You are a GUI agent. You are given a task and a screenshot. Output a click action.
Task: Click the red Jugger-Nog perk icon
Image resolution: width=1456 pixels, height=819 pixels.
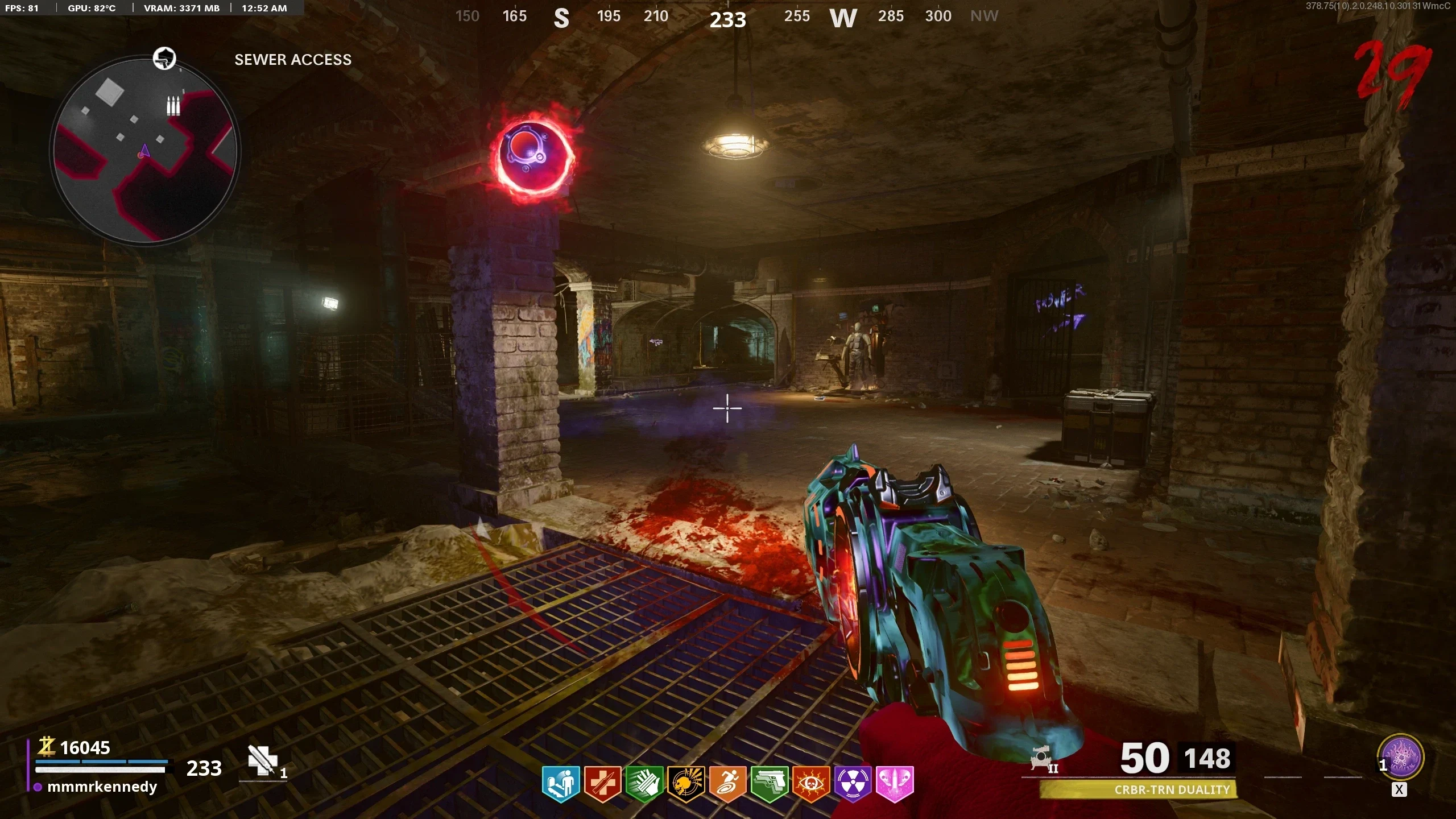[x=602, y=784]
